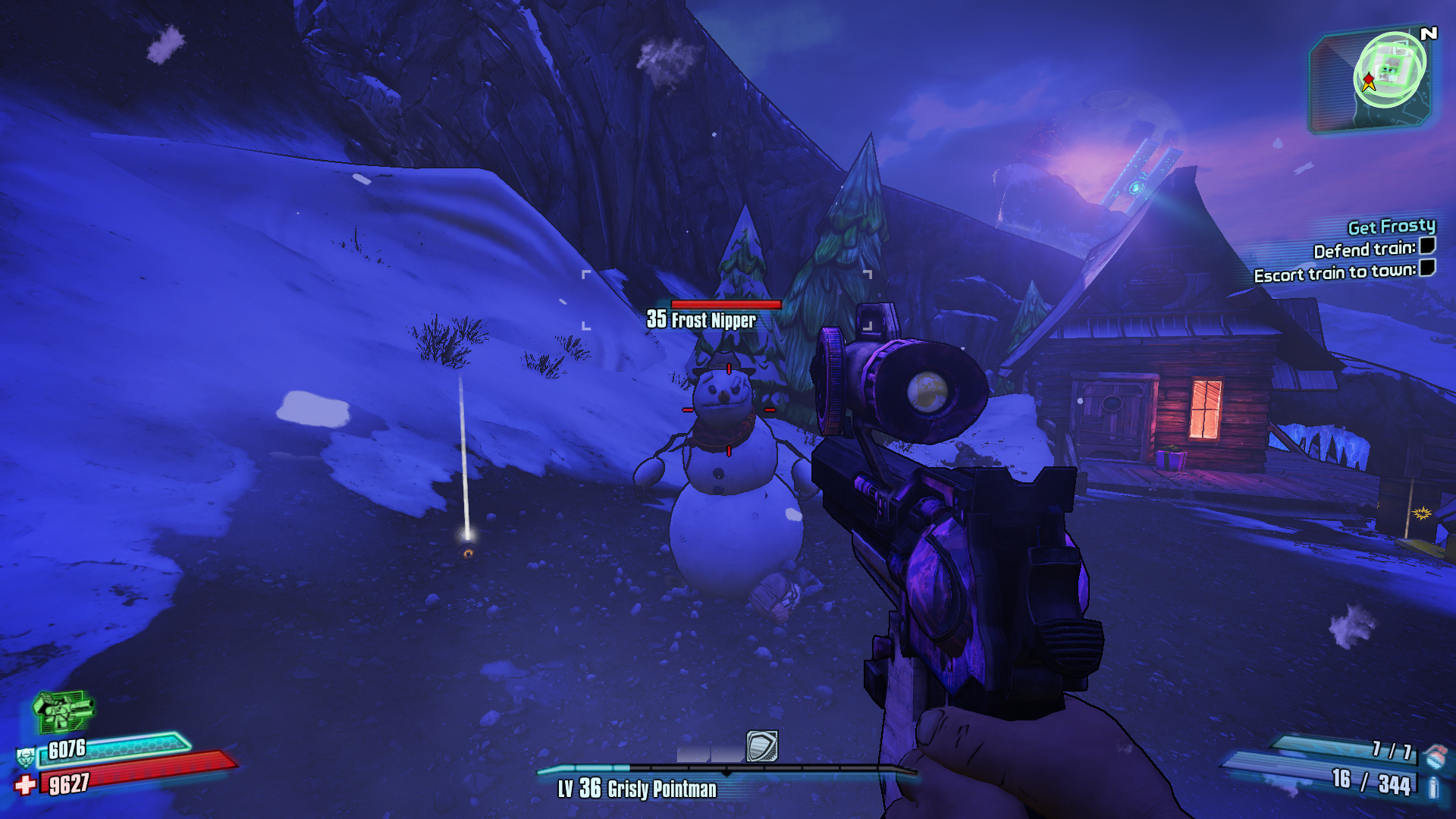
Task: Click the shield icon beside 6076
Action: tap(25, 756)
